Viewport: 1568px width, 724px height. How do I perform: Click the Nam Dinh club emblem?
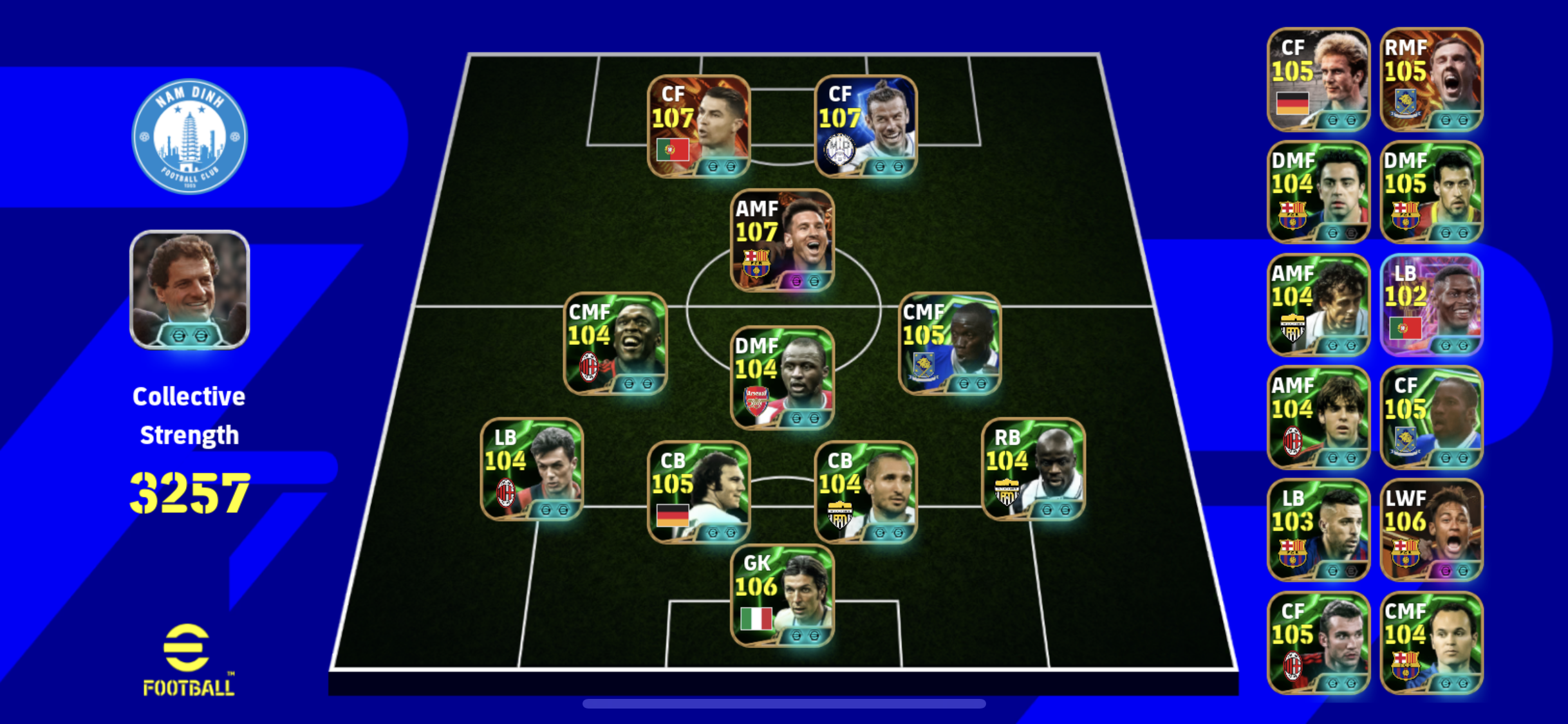[189, 136]
